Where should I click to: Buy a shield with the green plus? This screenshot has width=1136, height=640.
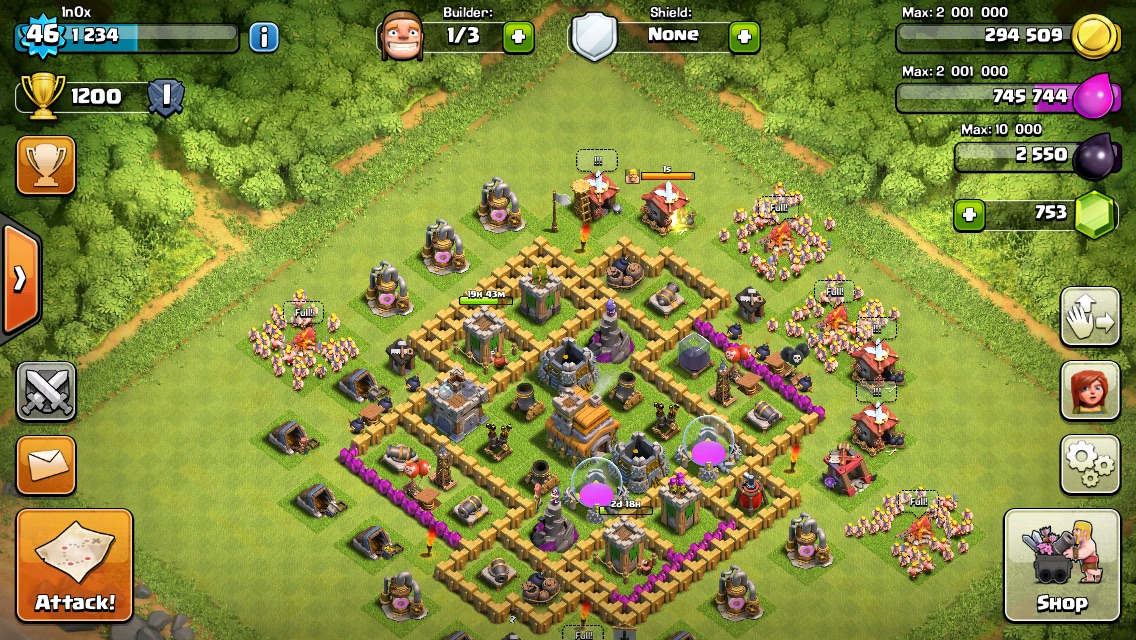tap(744, 37)
